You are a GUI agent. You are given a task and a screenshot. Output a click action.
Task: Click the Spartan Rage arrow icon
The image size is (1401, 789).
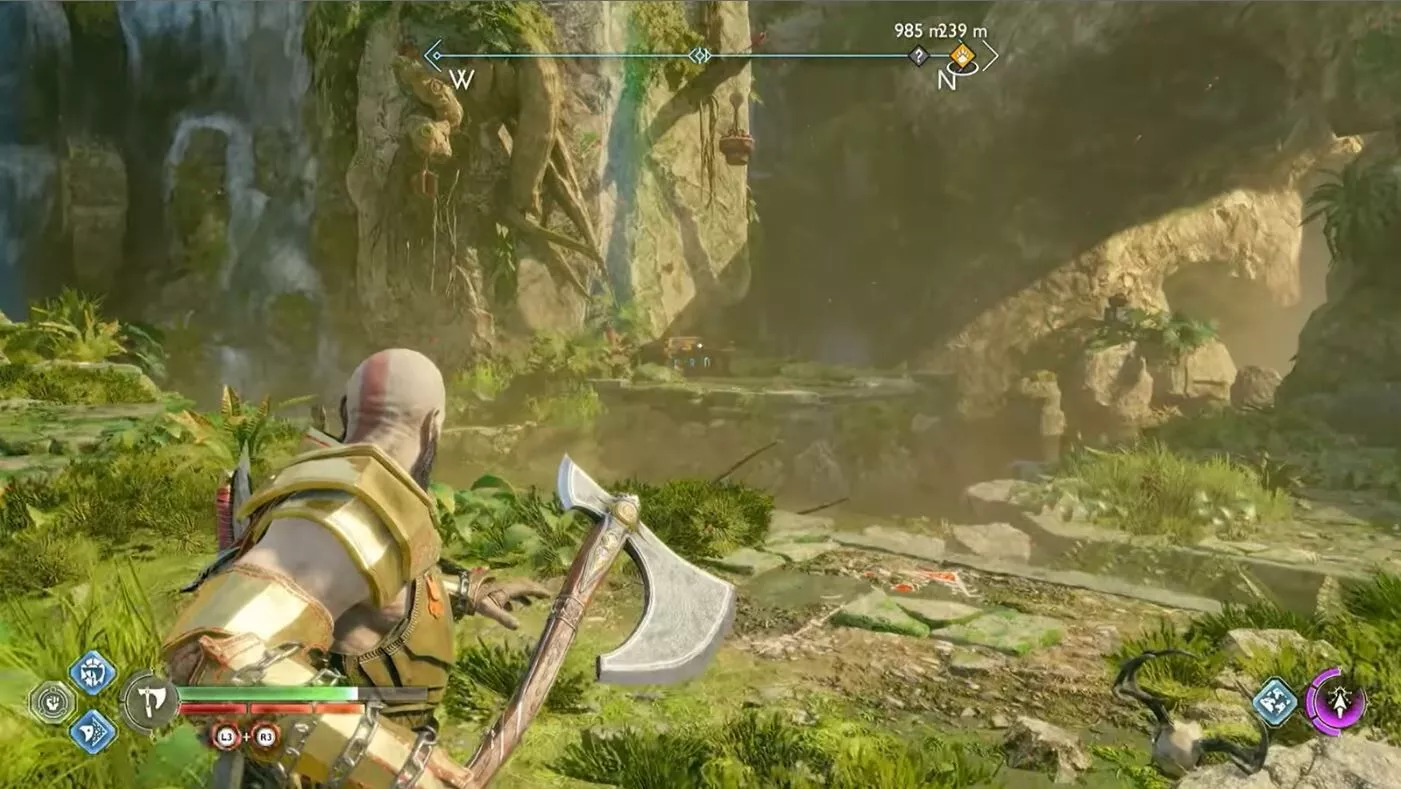(x=1340, y=703)
